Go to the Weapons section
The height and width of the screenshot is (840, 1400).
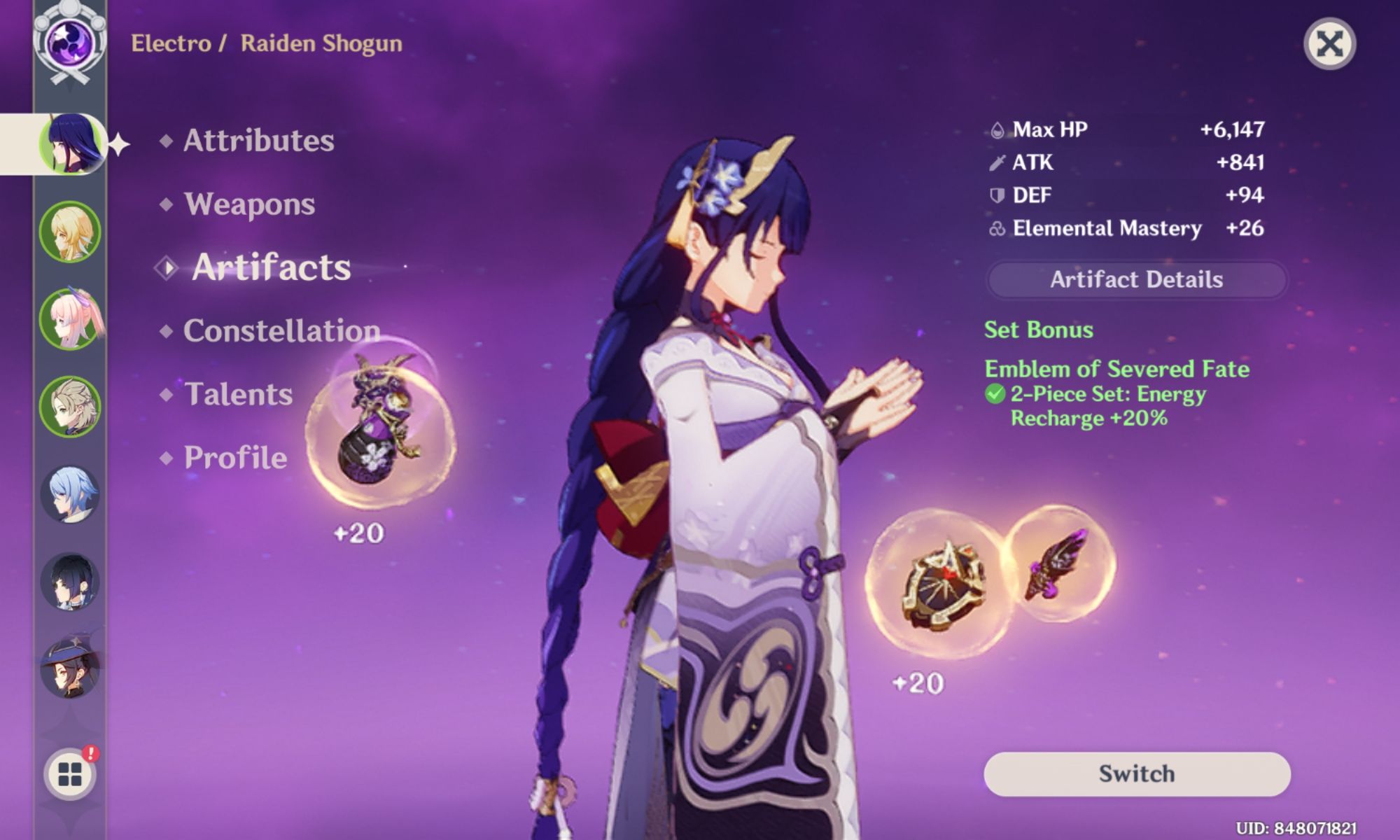pos(249,204)
